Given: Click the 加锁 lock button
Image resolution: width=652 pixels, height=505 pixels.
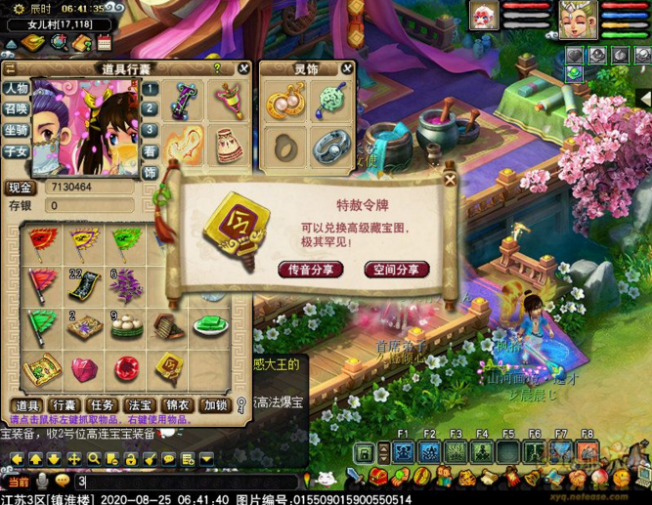Looking at the screenshot, I should 214,405.
